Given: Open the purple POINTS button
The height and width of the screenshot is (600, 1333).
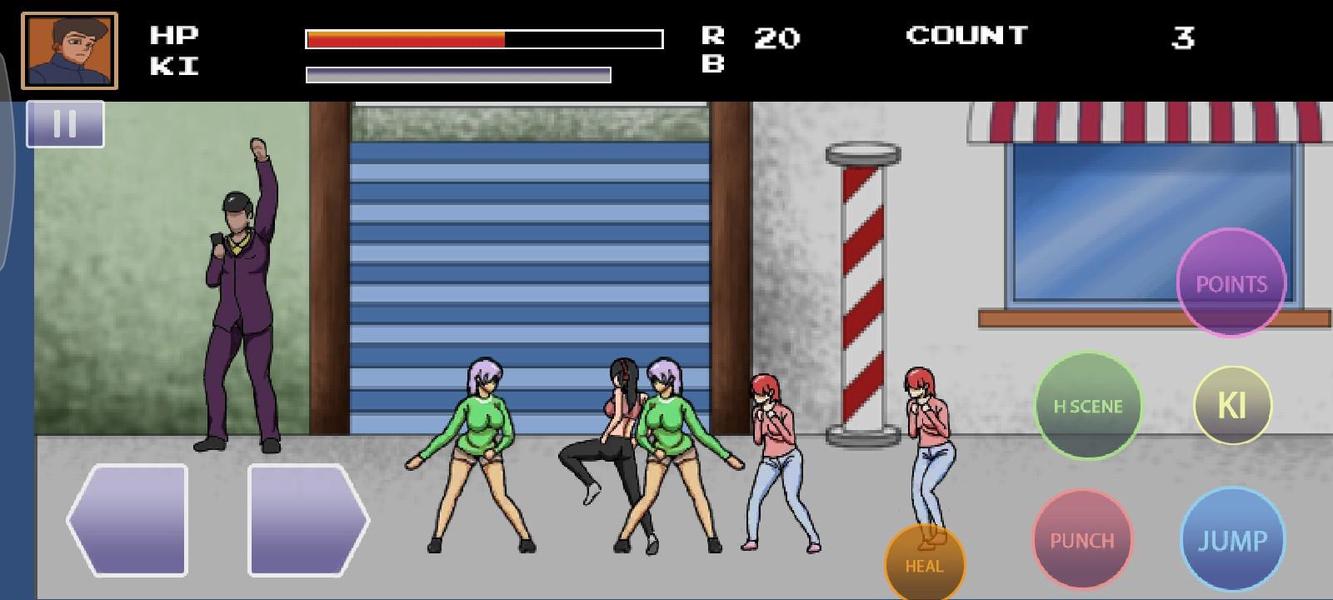Looking at the screenshot, I should (1231, 283).
